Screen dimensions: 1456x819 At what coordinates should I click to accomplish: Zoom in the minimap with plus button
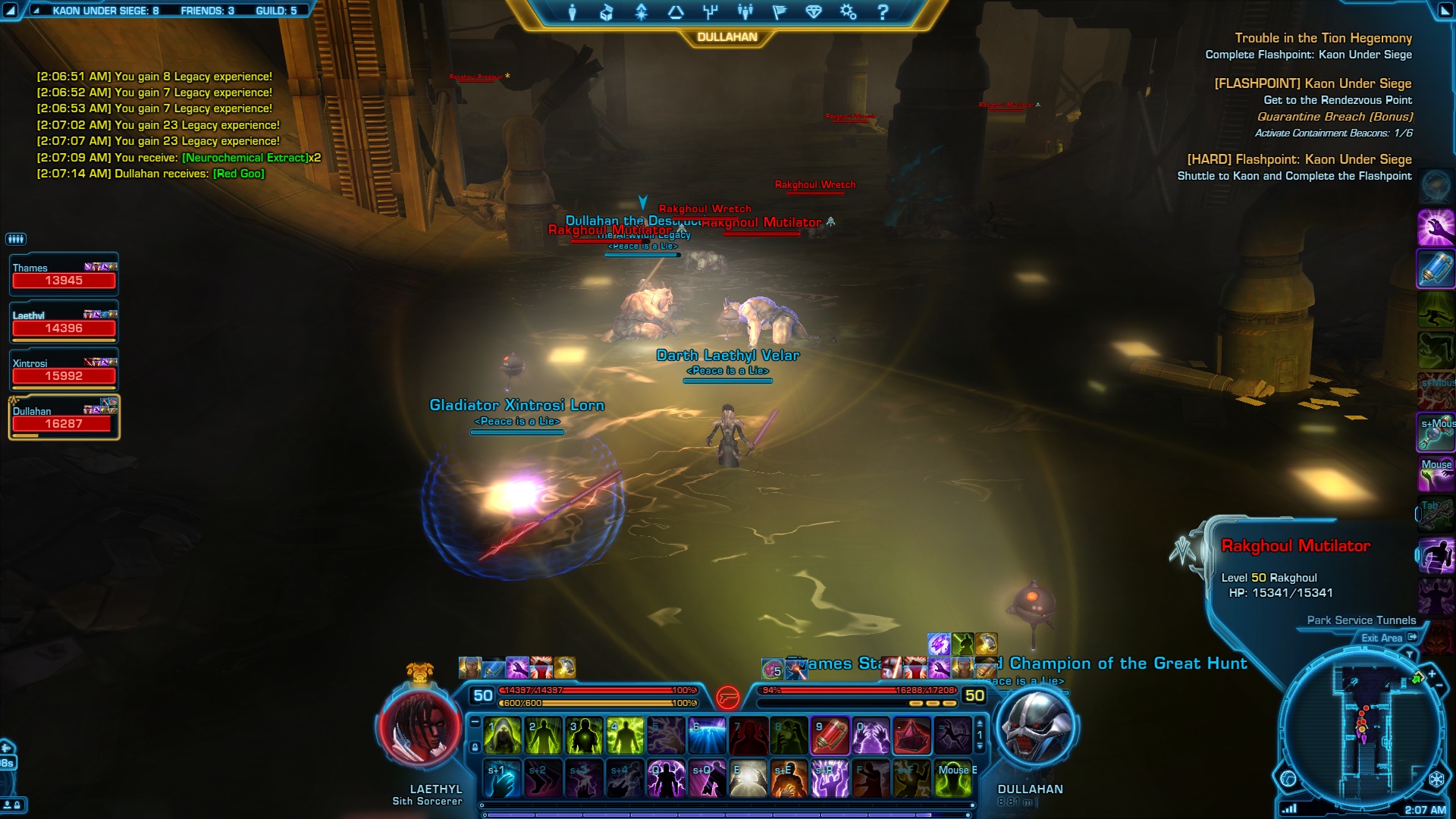pyautogui.click(x=1432, y=674)
